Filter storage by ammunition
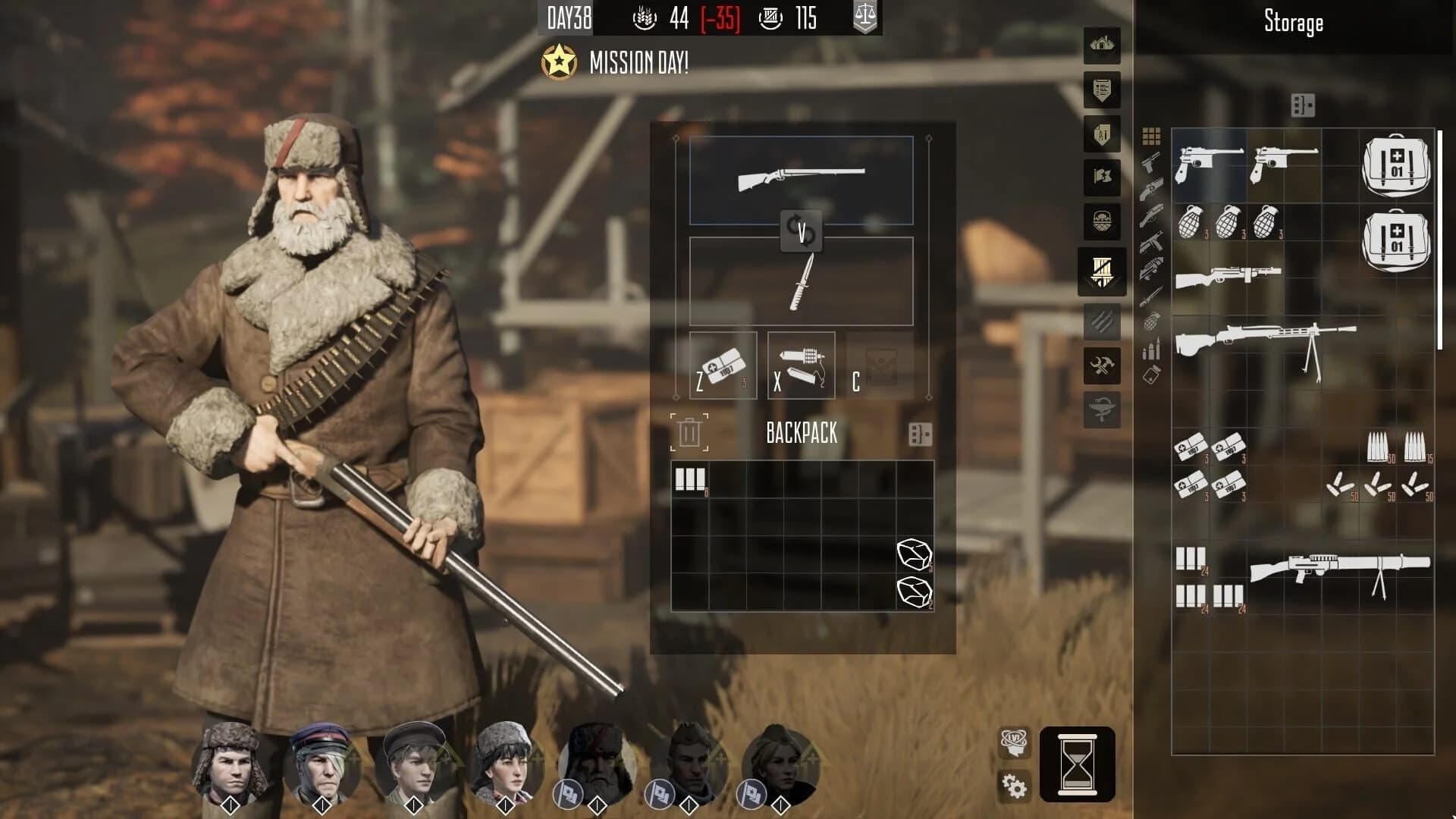The height and width of the screenshot is (819, 1456). point(1150,349)
